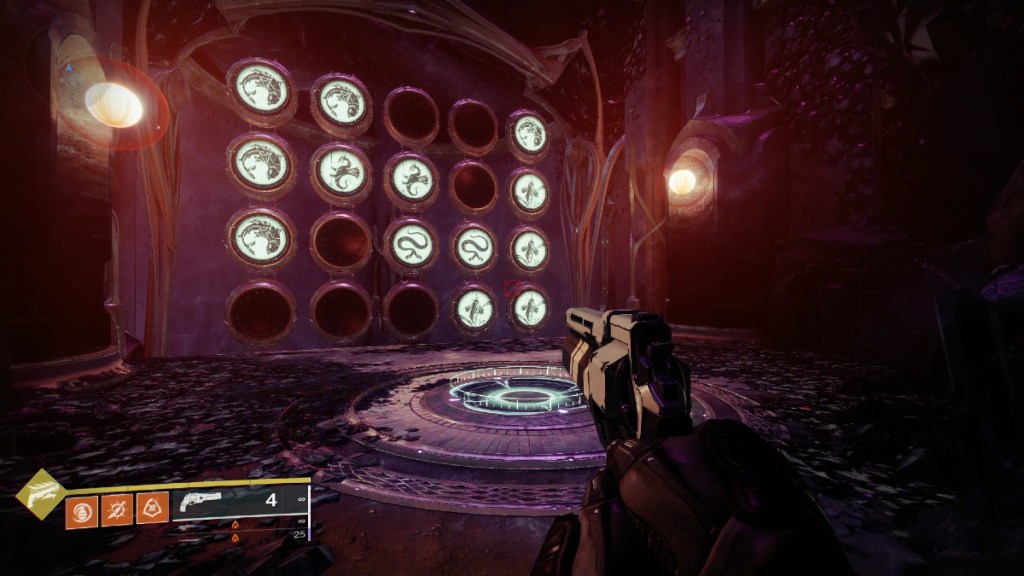Activate the grenade ability icon
This screenshot has width=1024, height=576.
(81, 510)
